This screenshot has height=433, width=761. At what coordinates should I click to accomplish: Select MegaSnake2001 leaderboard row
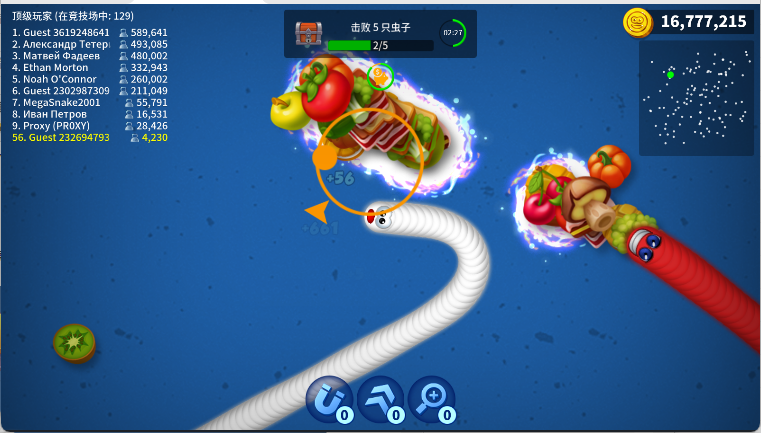[x=90, y=102]
